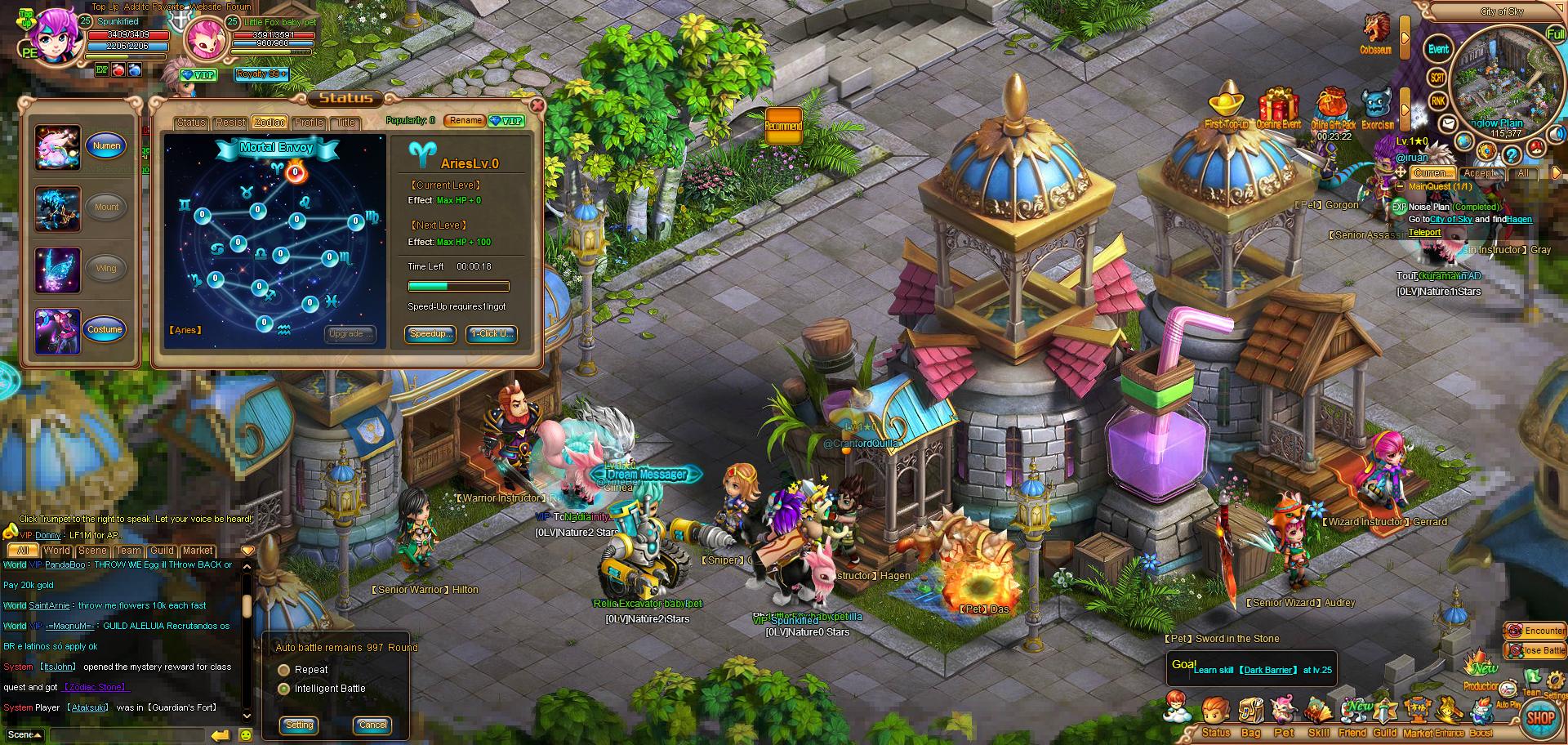Open auto battle Setting
Image resolution: width=1568 pixels, height=745 pixels.
(x=300, y=725)
